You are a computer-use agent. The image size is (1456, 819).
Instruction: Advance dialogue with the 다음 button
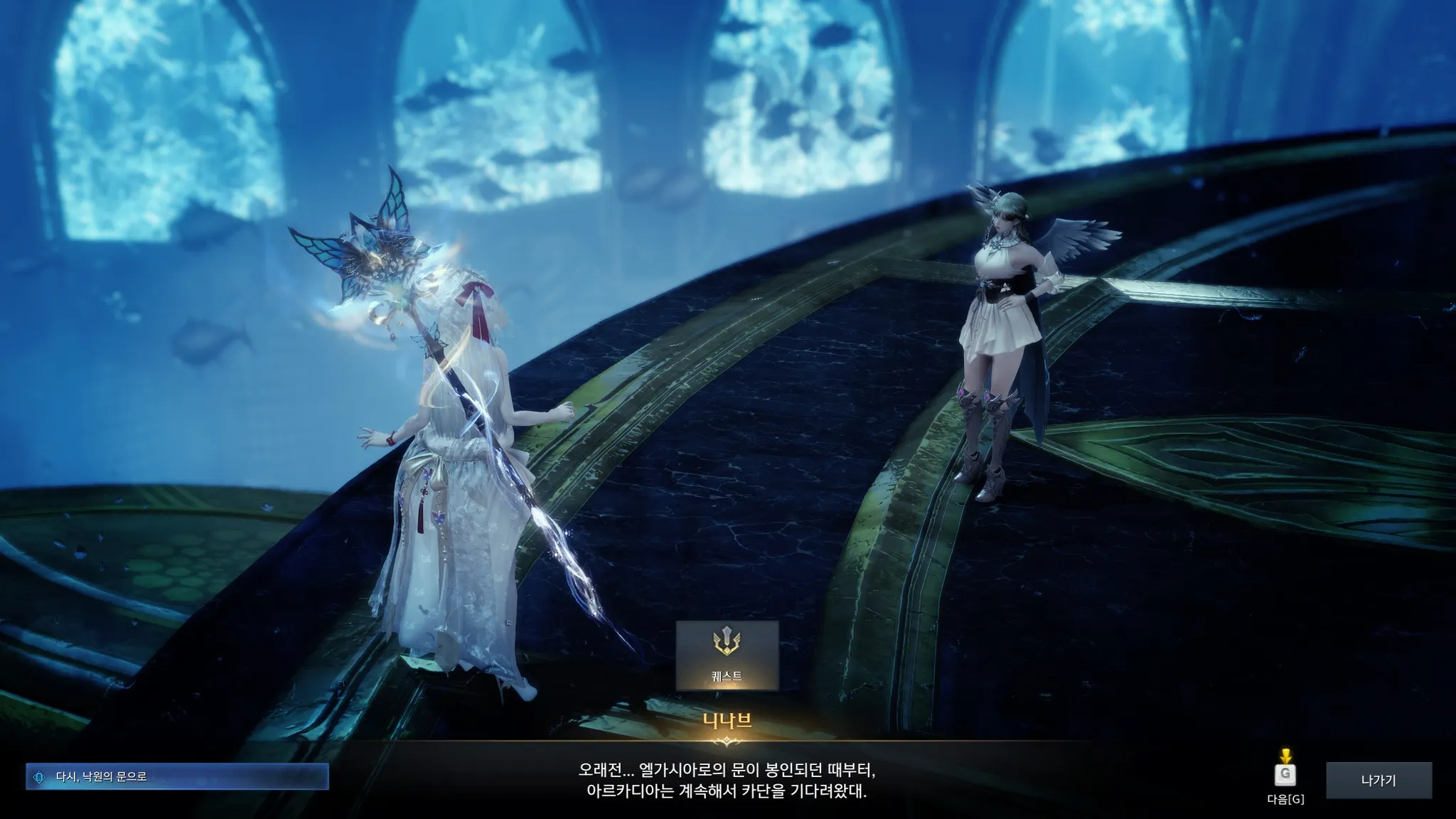point(1285,776)
